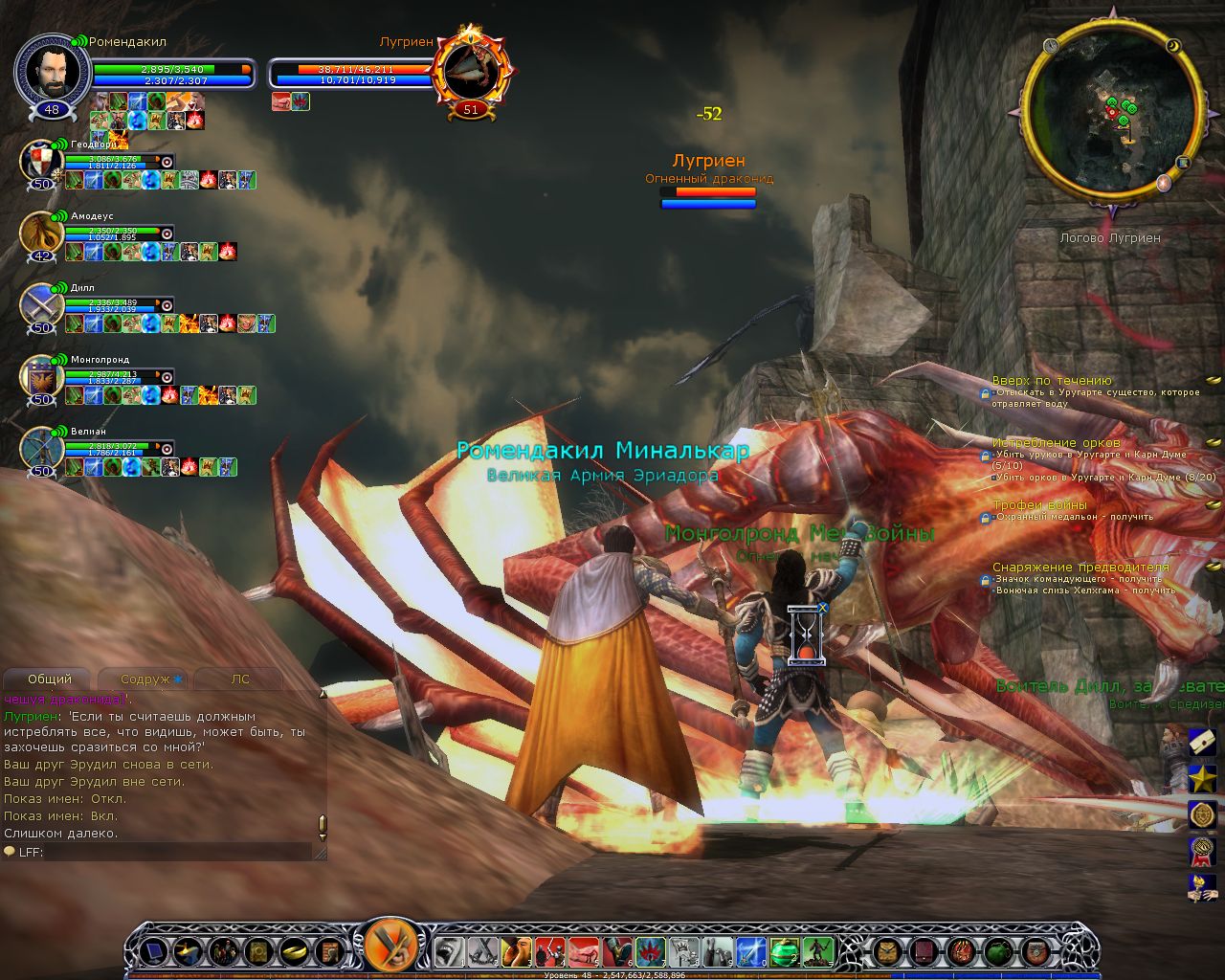
Task: Switch to the Общий chat tab
Action: 50,679
